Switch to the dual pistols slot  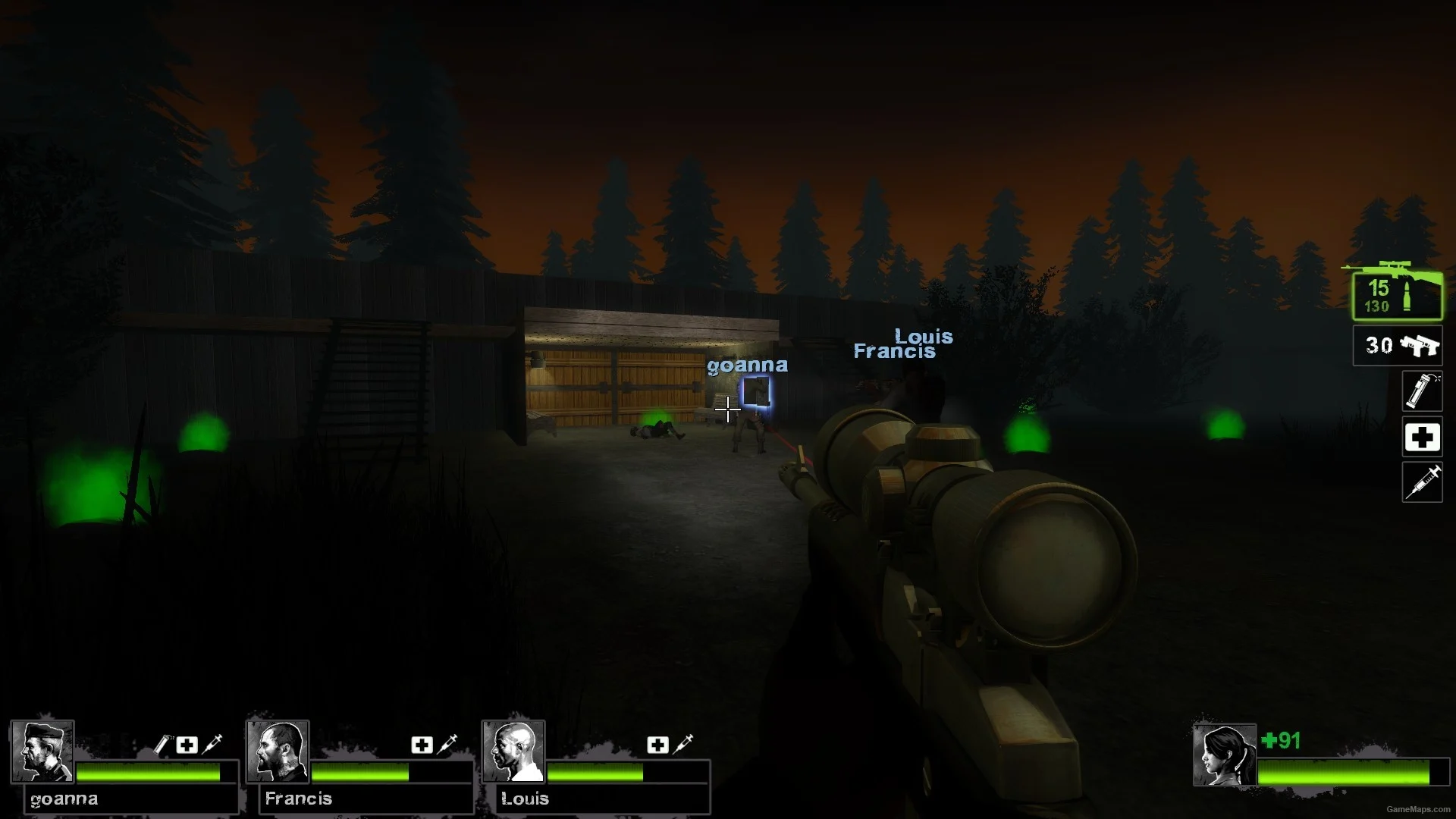[1398, 346]
